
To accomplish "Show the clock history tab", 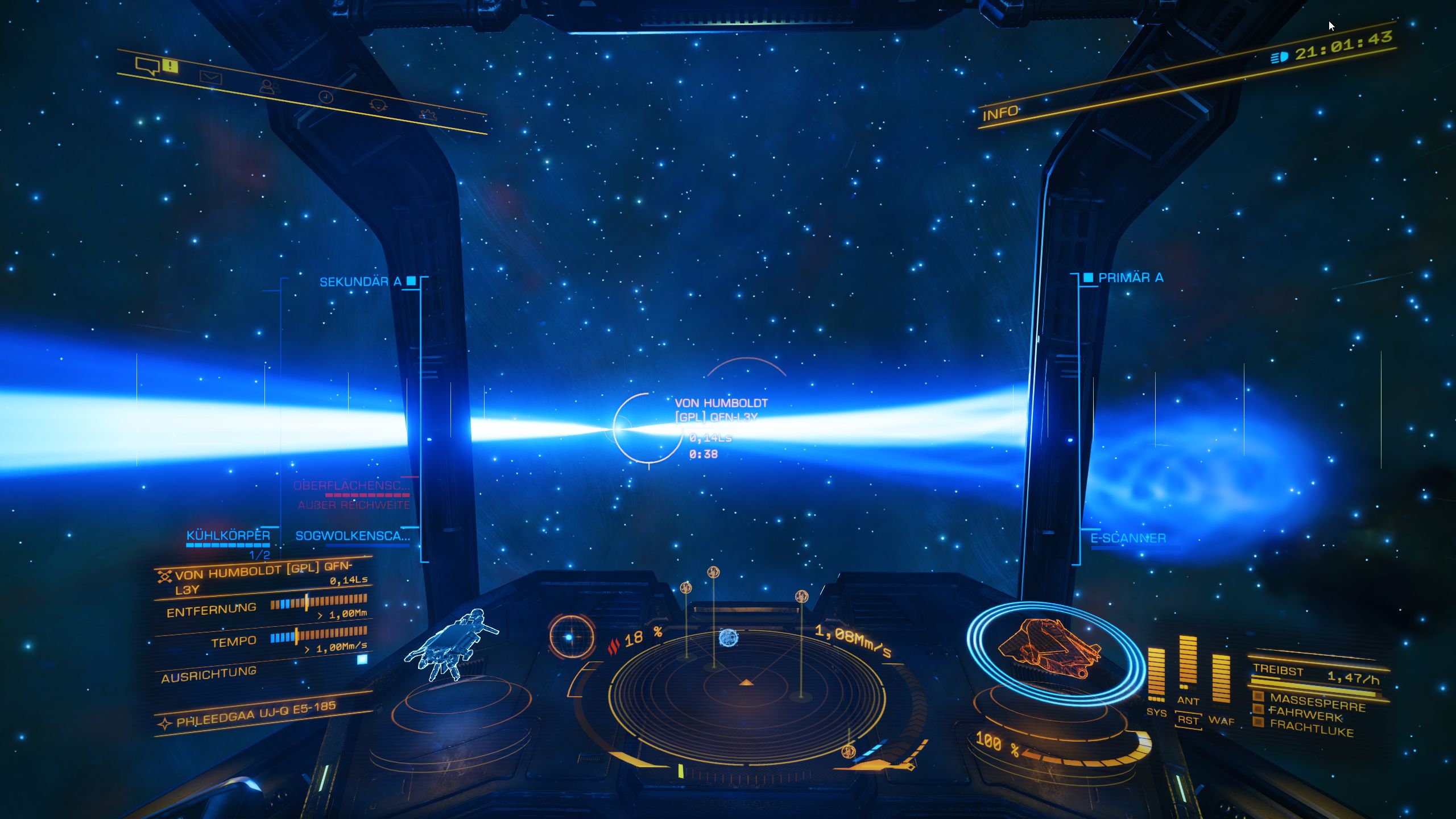I will (x=325, y=97).
